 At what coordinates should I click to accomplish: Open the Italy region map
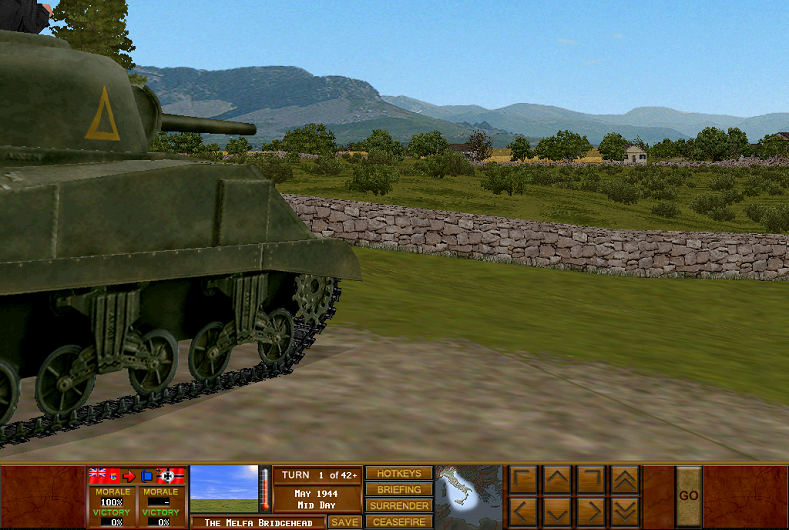coord(469,496)
